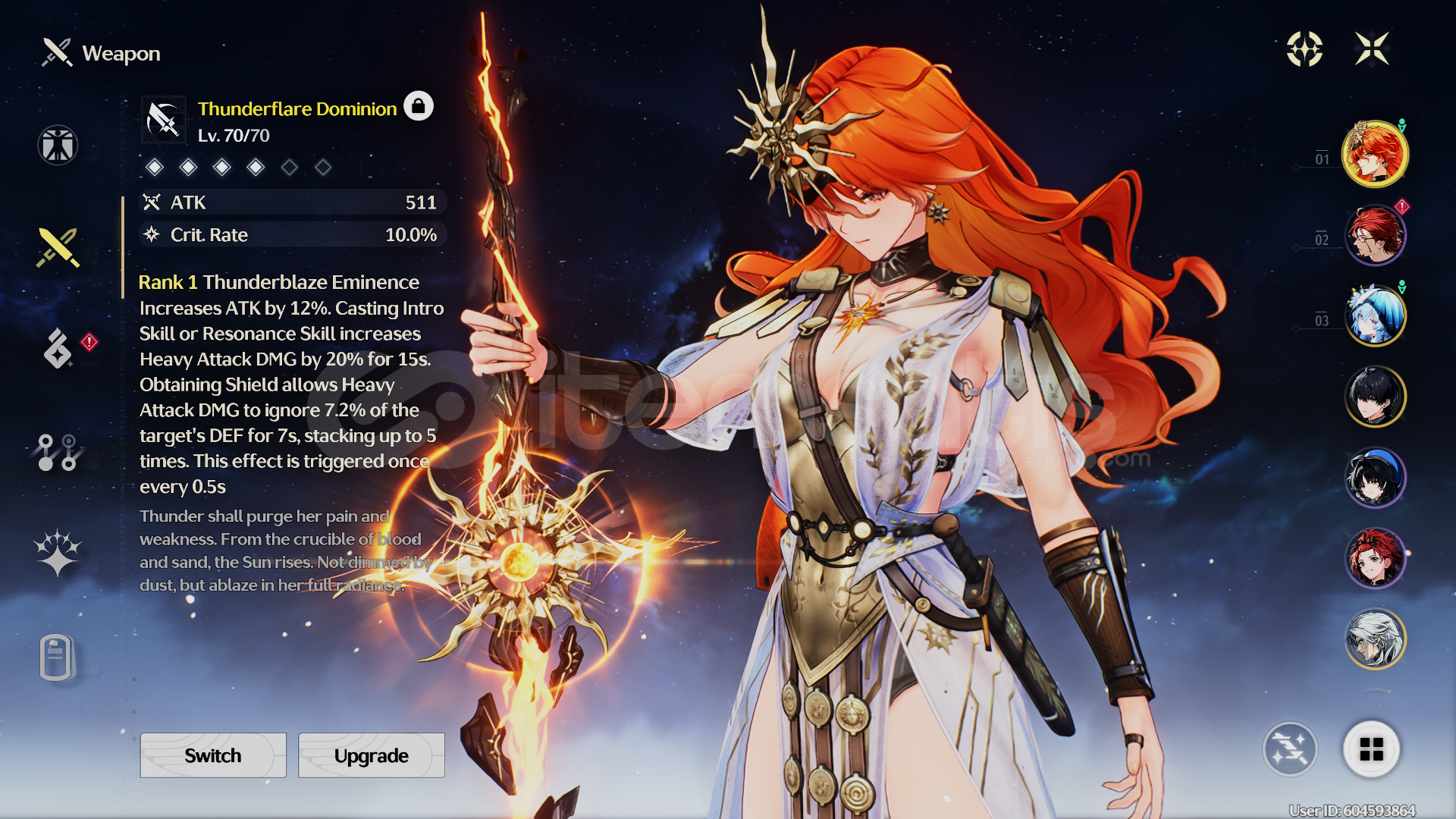Viewport: 1456px width, 819px height.
Task: Choose the red-haired glasses character in slot 02
Action: 1375,235
